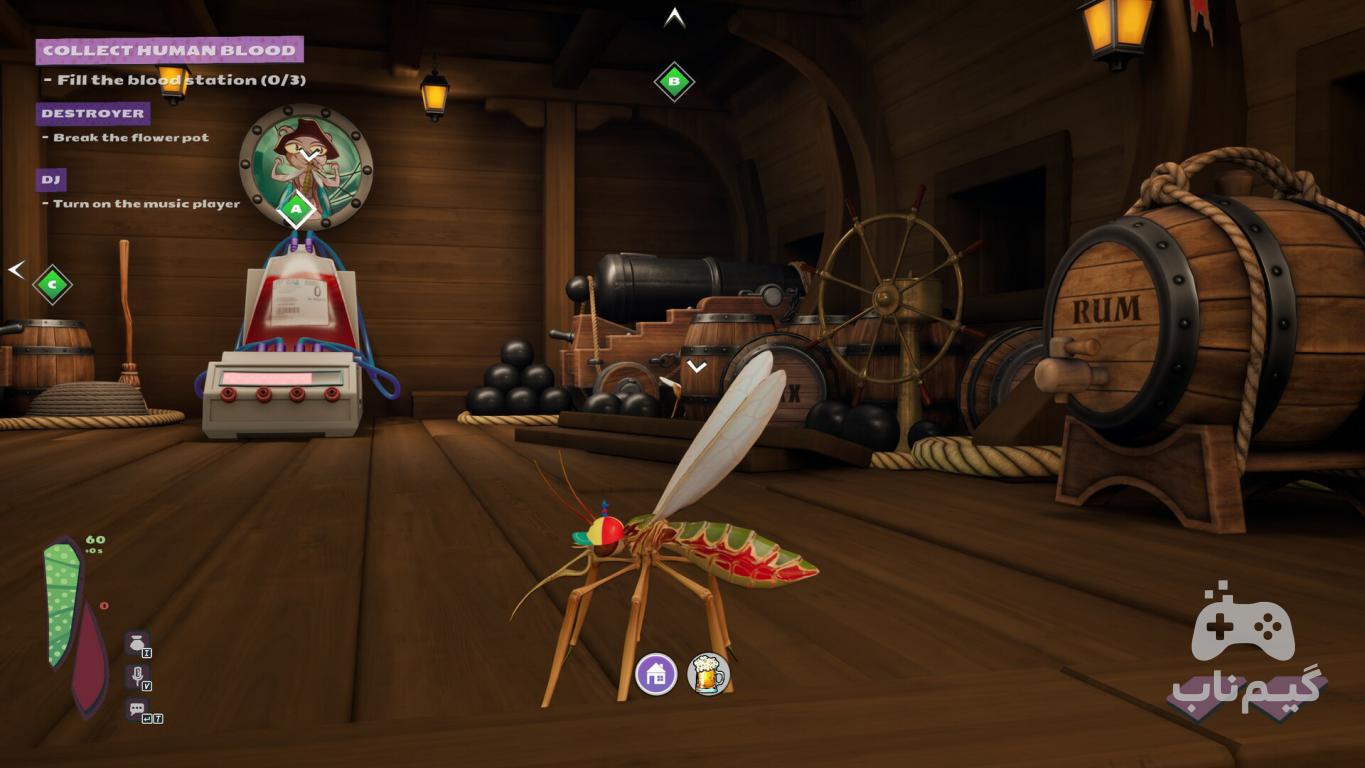Select the Collect Human Blood objective header
Image resolution: width=1365 pixels, height=768 pixels.
[x=169, y=50]
